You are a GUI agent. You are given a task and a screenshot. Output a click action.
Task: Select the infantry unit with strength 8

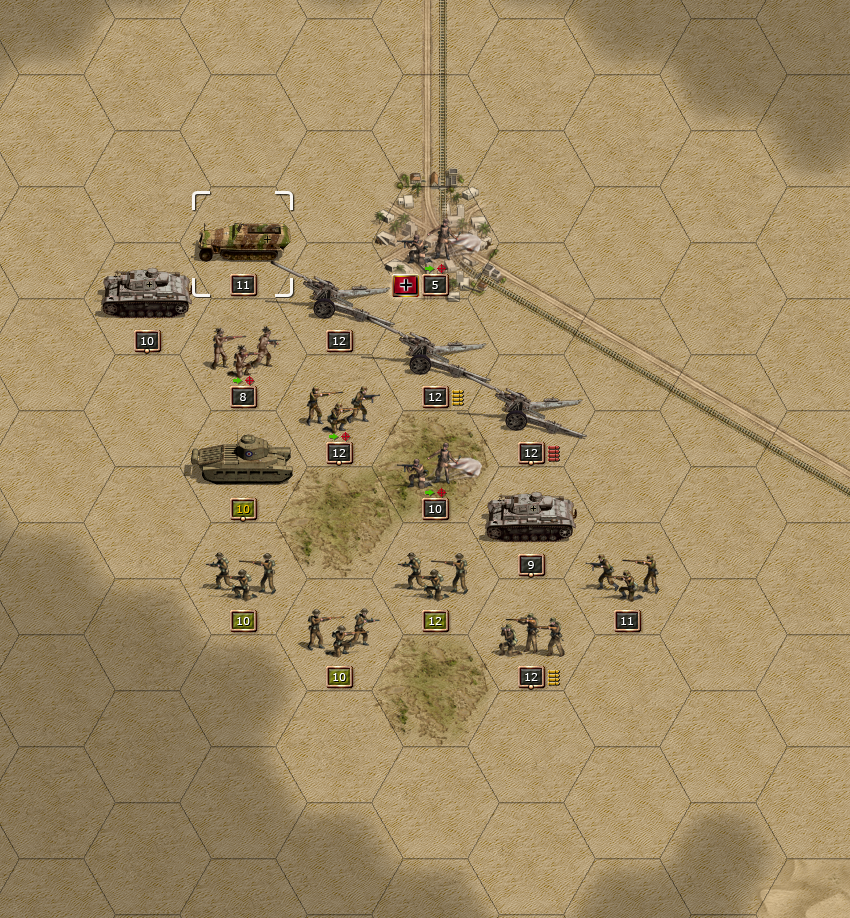pos(242,350)
